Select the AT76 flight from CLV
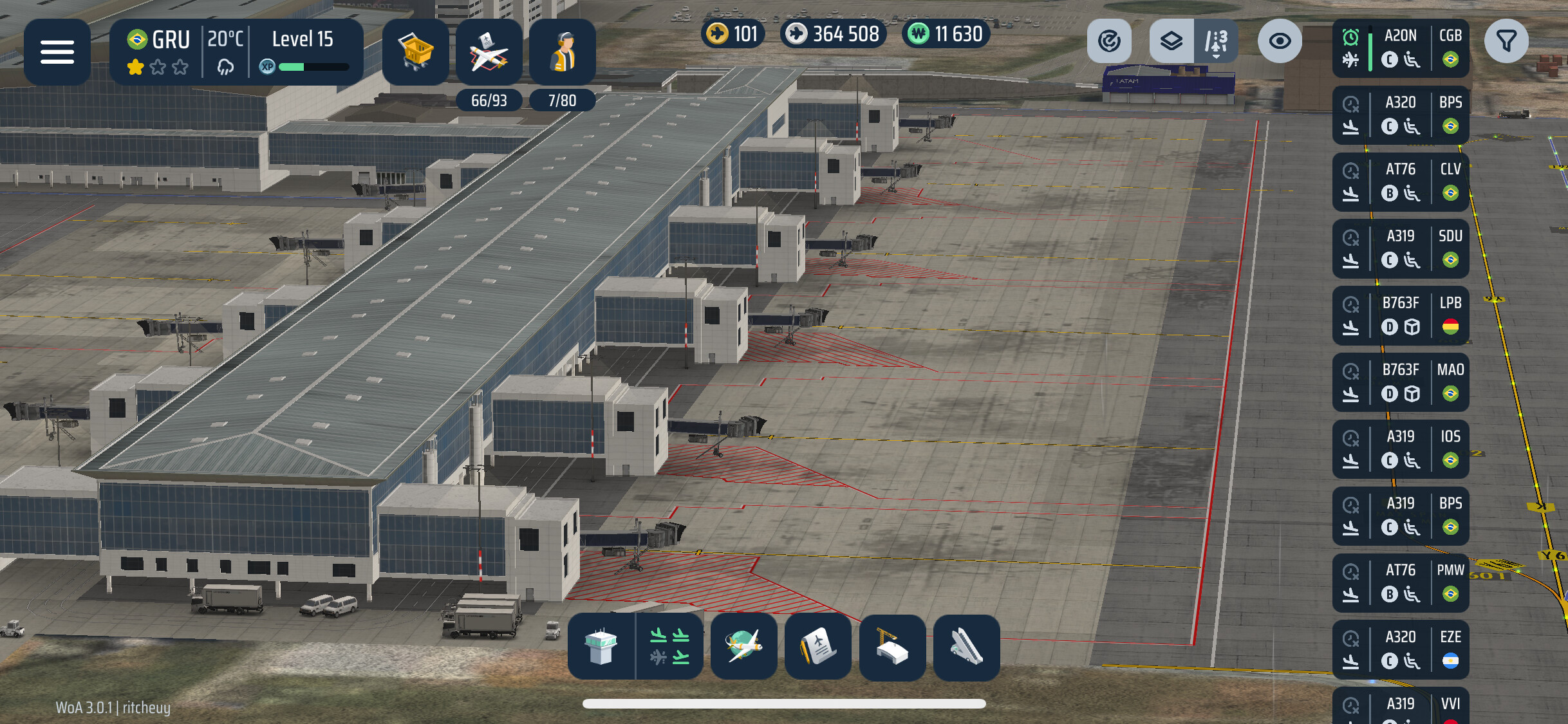The image size is (1568, 724). click(x=1401, y=181)
